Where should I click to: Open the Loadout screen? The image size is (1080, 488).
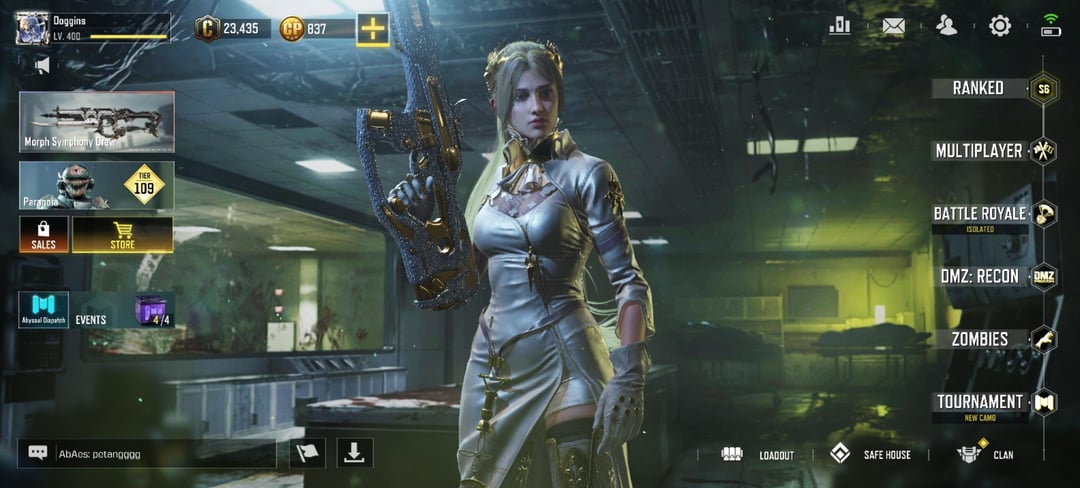[x=758, y=455]
